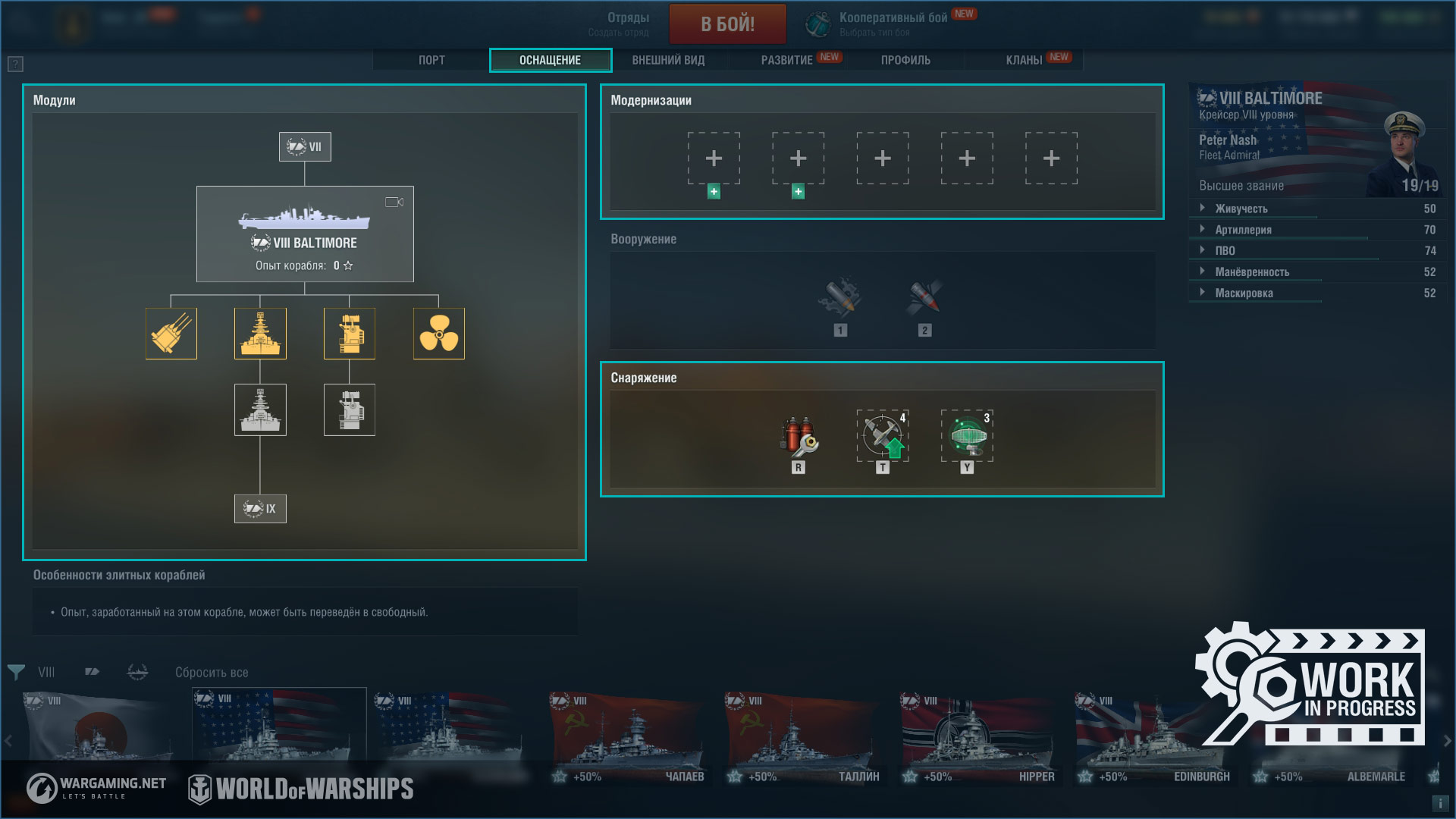Expand the ПВО parameter row

pyautogui.click(x=1225, y=251)
